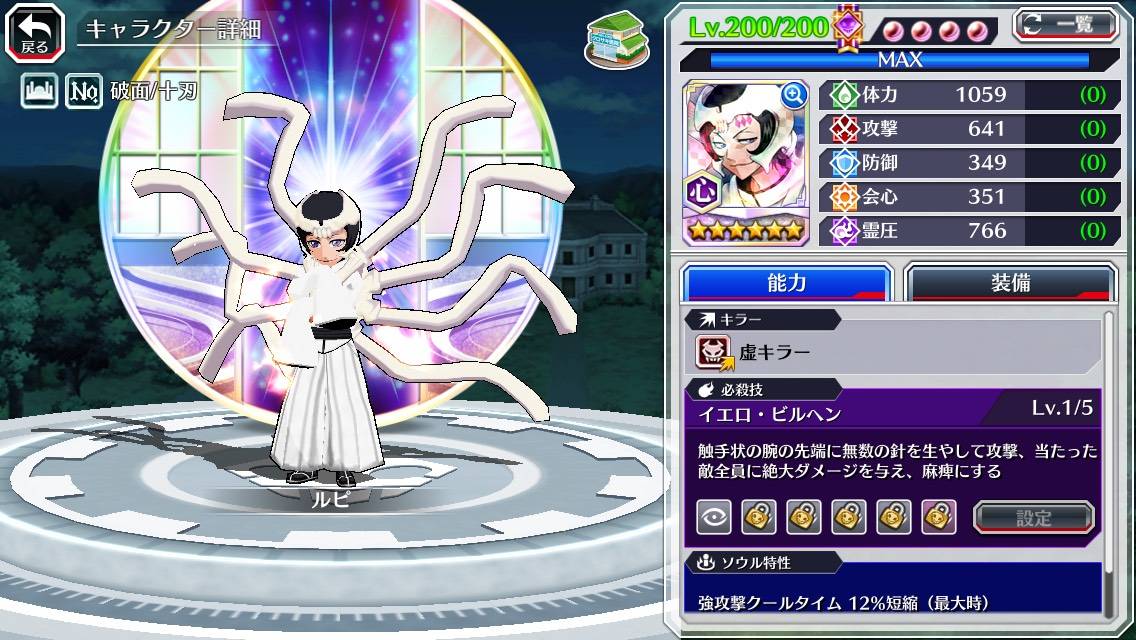The height and width of the screenshot is (640, 1136).
Task: Go back with the 戻る button
Action: tap(34, 30)
